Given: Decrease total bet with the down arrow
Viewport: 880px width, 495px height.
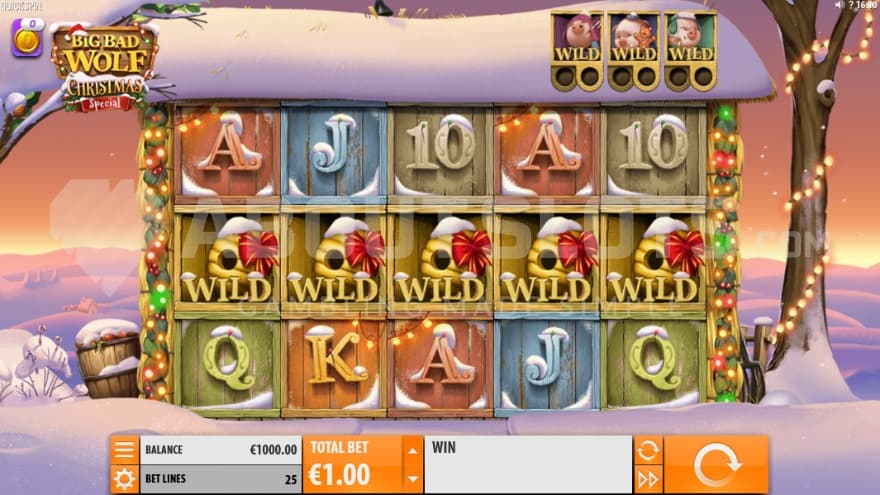Looking at the screenshot, I should pos(411,479).
